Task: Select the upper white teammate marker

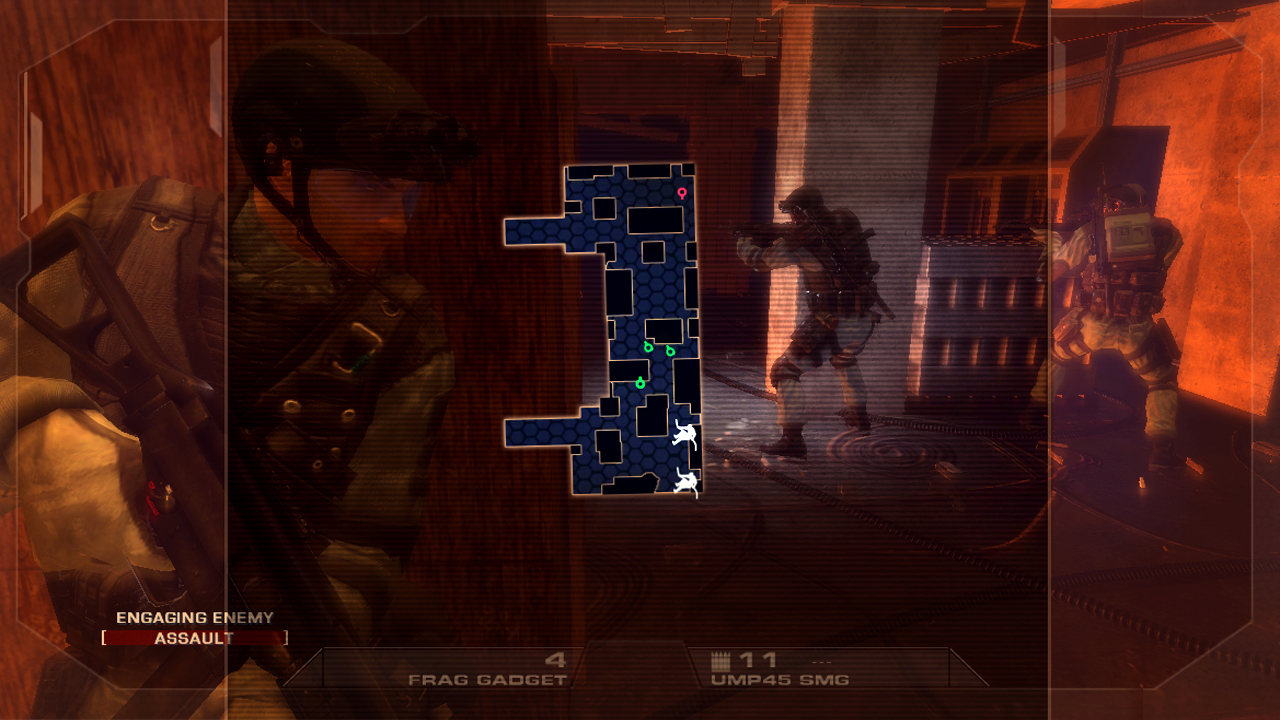Action: (x=684, y=432)
